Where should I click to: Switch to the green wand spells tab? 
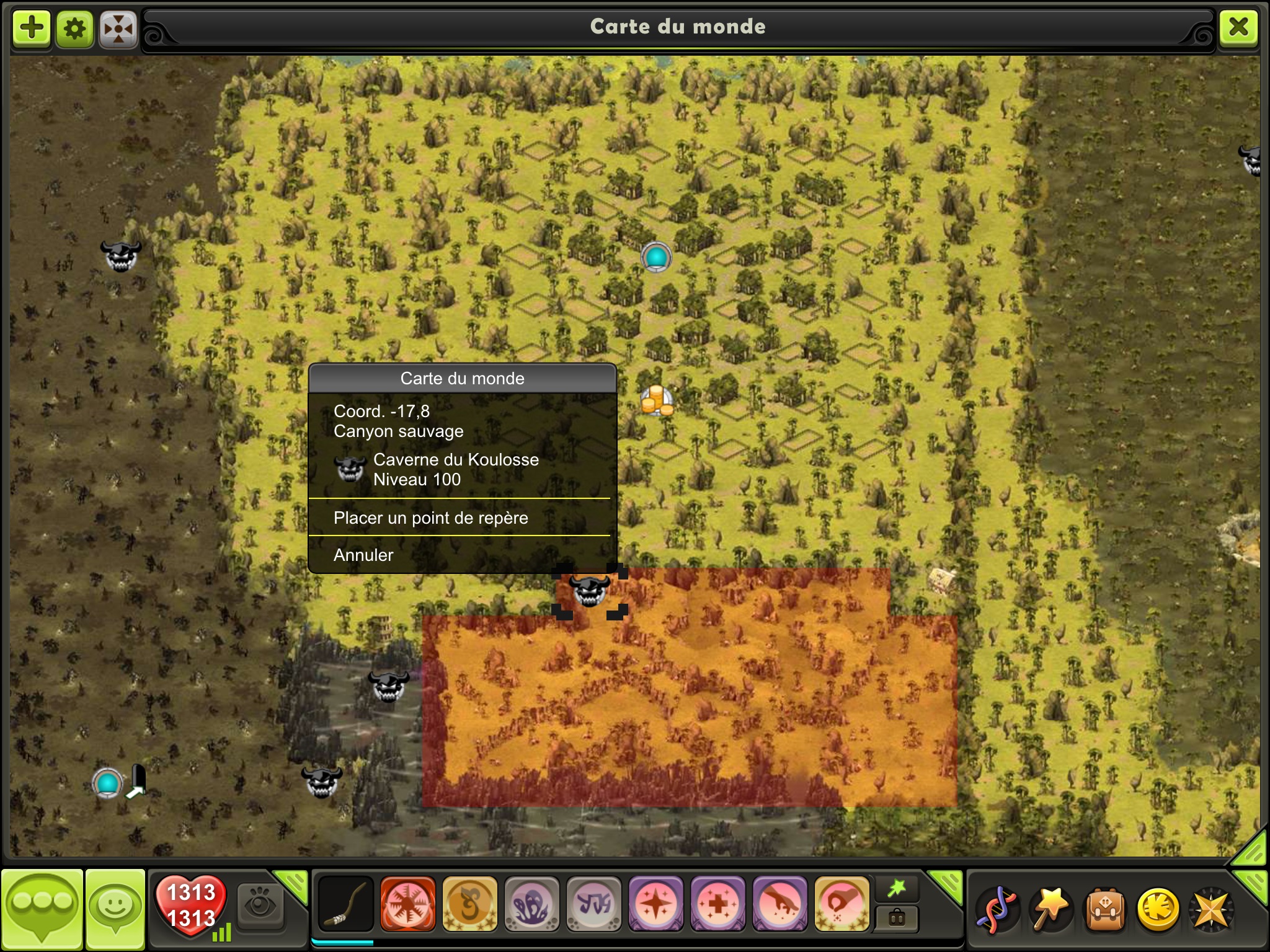point(897,889)
